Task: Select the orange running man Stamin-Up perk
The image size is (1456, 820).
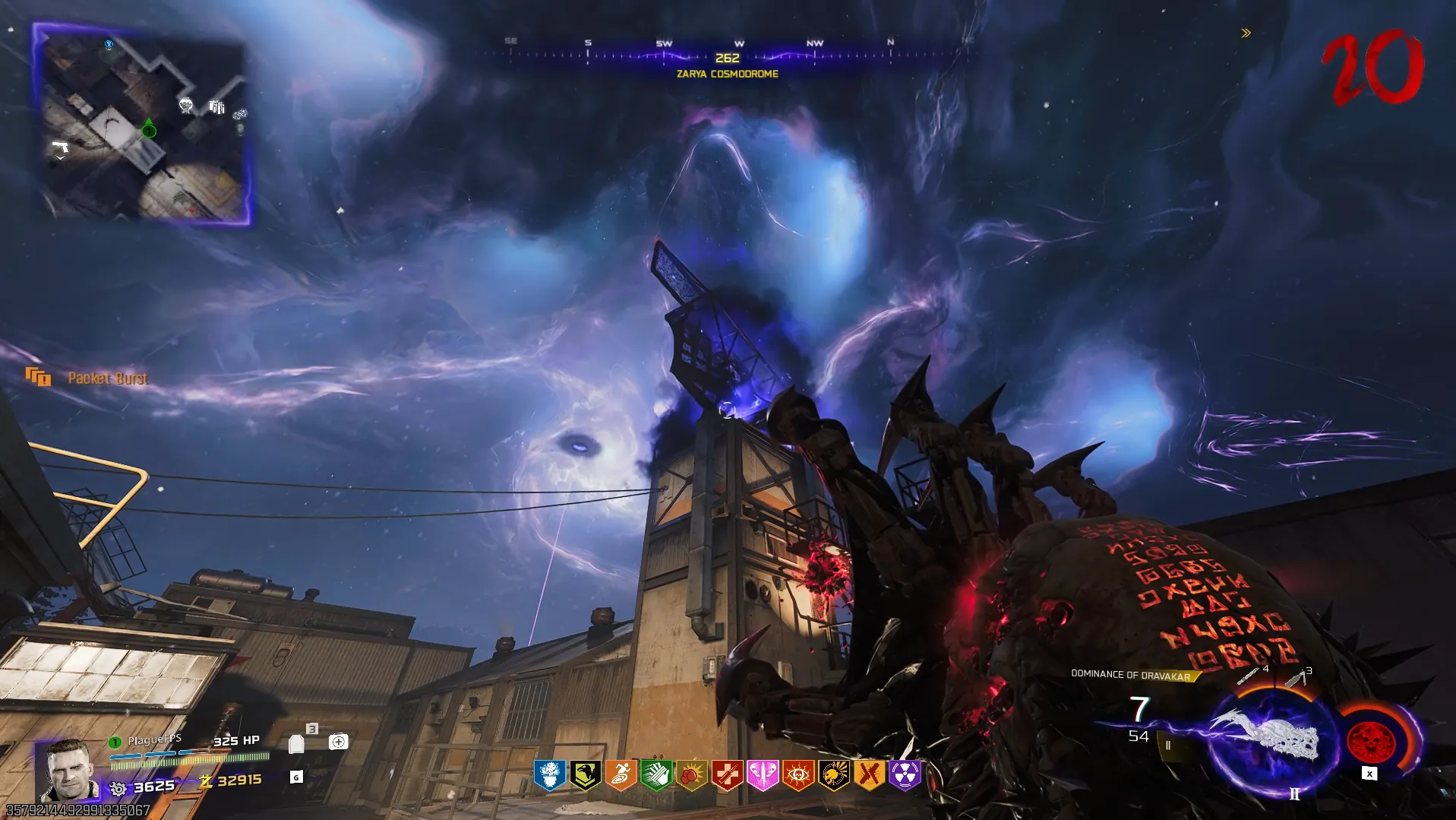Action: pos(621,775)
